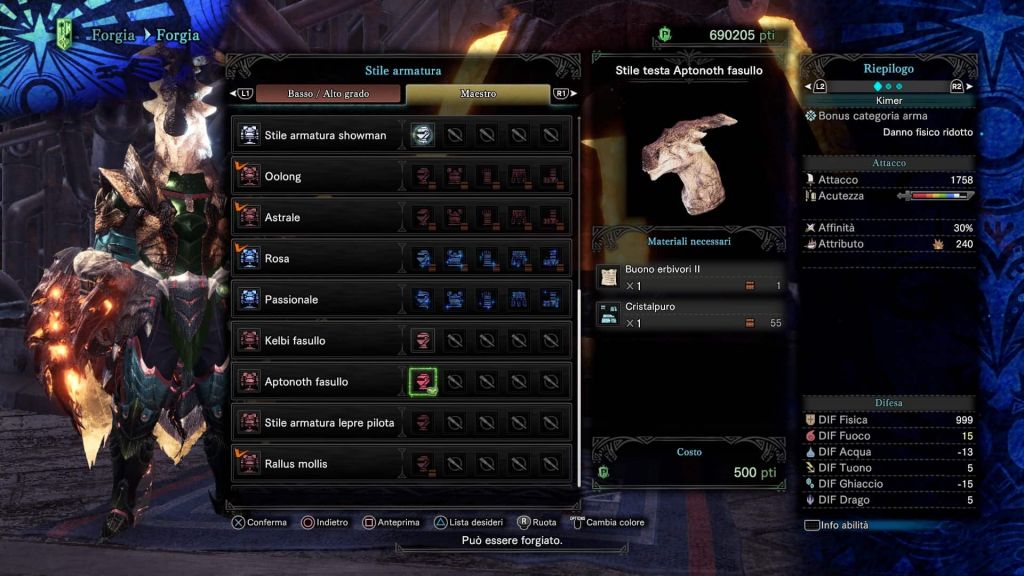Image resolution: width=1024 pixels, height=576 pixels.
Task: Select the highlighted Aptonoth fasullo head piece icon
Action: 423,381
